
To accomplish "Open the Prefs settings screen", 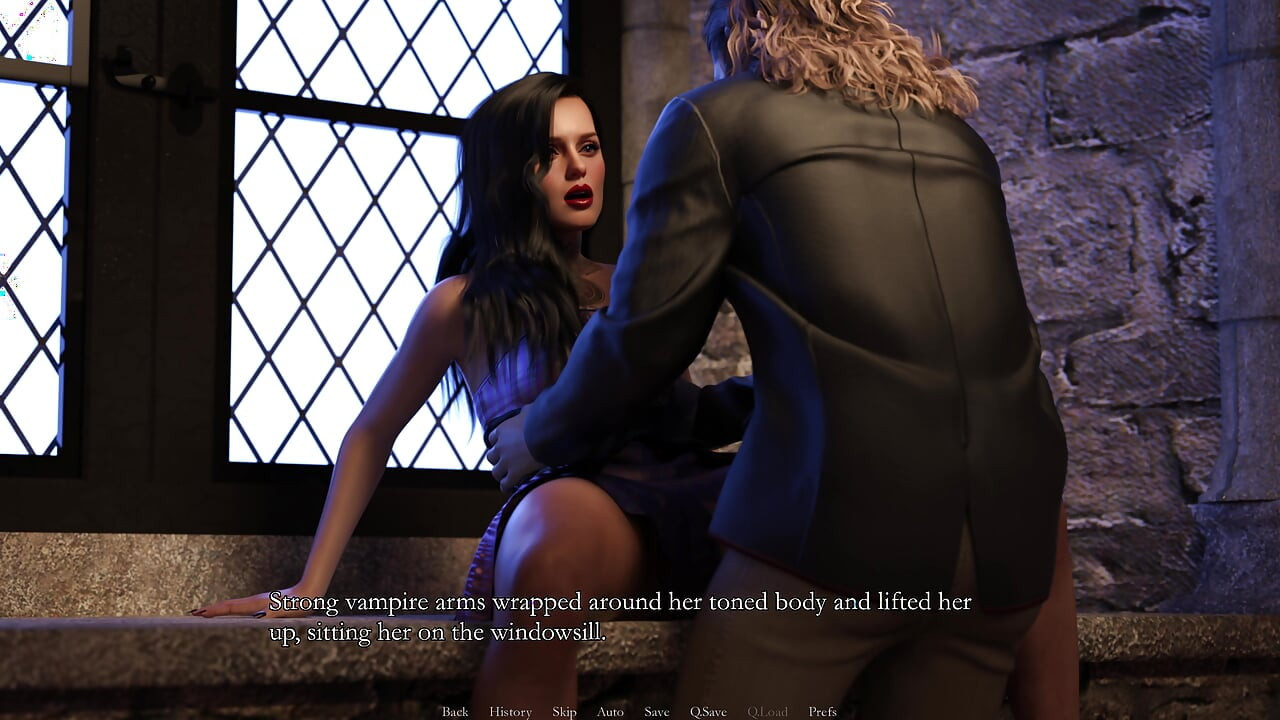I will (822, 712).
